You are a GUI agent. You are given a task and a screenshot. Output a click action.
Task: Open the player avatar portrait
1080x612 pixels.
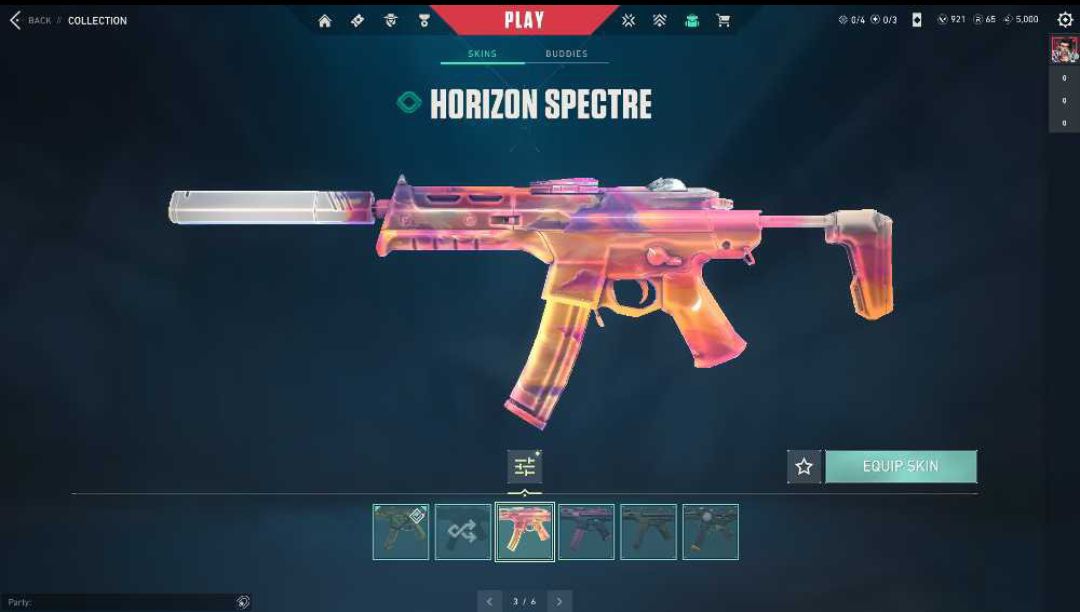pos(1064,49)
